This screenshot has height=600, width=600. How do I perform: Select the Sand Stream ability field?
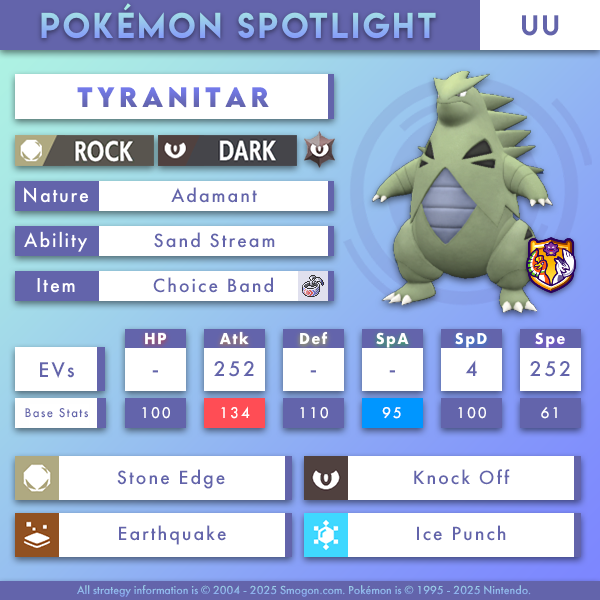pos(213,241)
